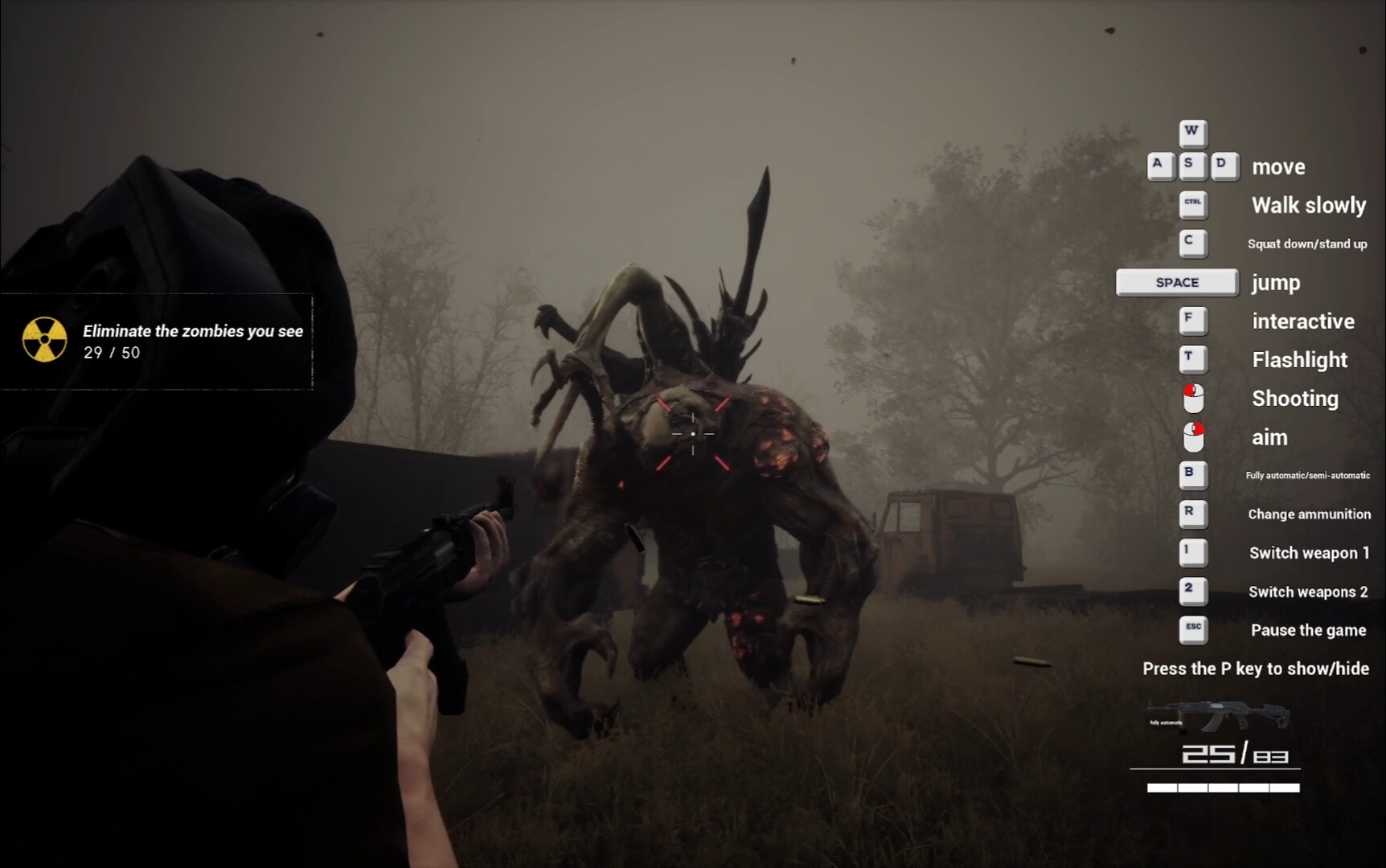Viewport: 1386px width, 868px height.
Task: Click the left mouse Shooting icon
Action: tap(1193, 398)
